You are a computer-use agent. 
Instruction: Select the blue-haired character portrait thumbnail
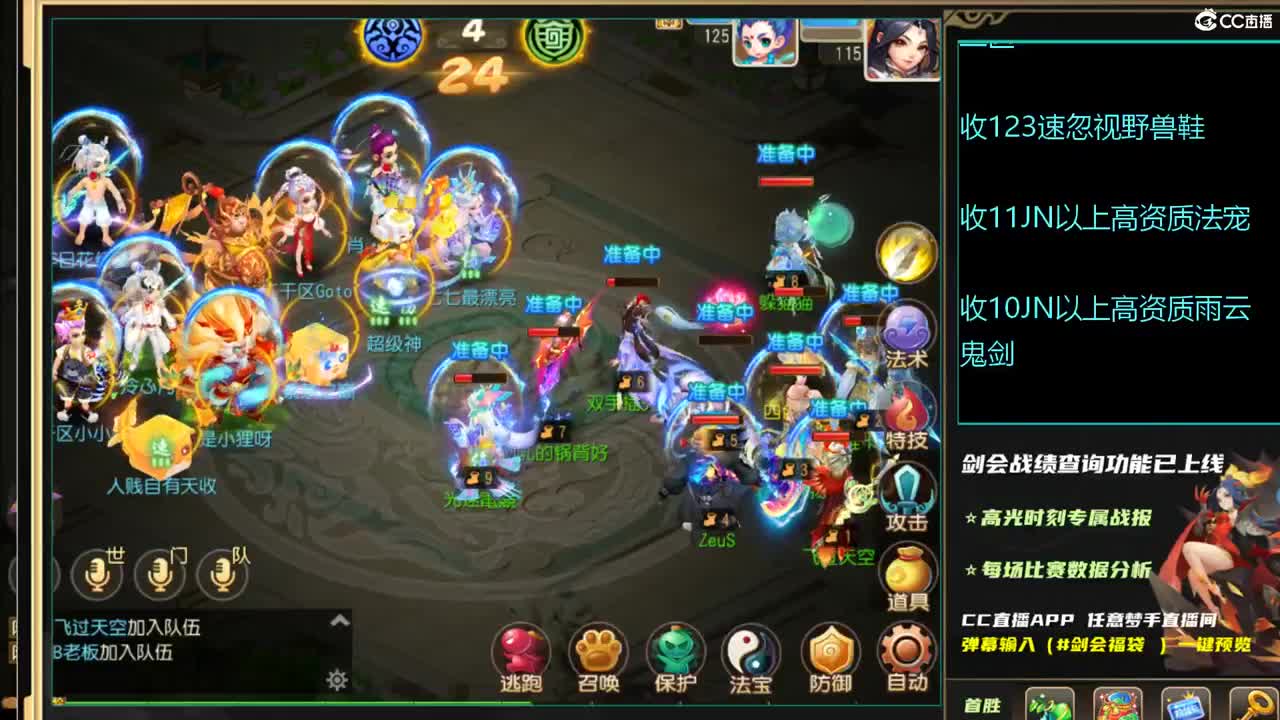763,40
